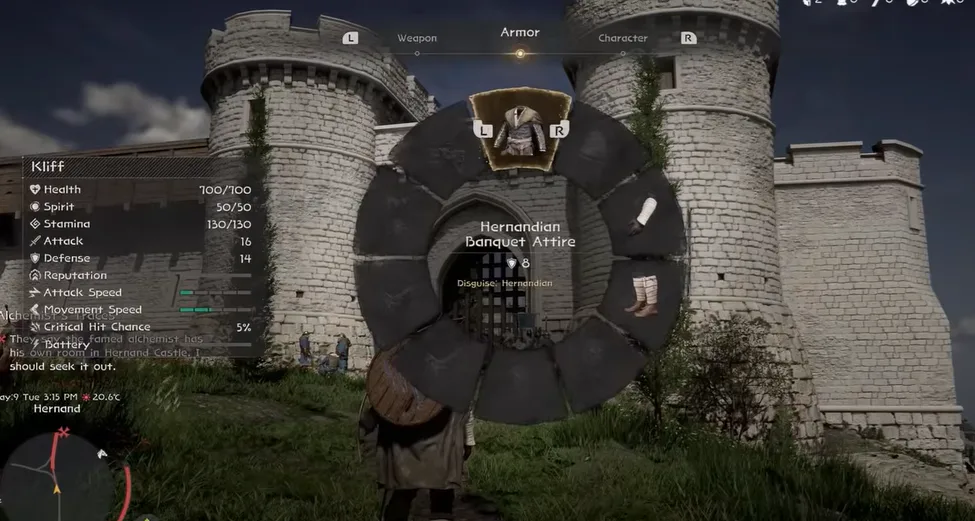Viewport: 975px width, 521px height.
Task: Select the Hernandian Banquet Attire slot
Action: pos(520,130)
